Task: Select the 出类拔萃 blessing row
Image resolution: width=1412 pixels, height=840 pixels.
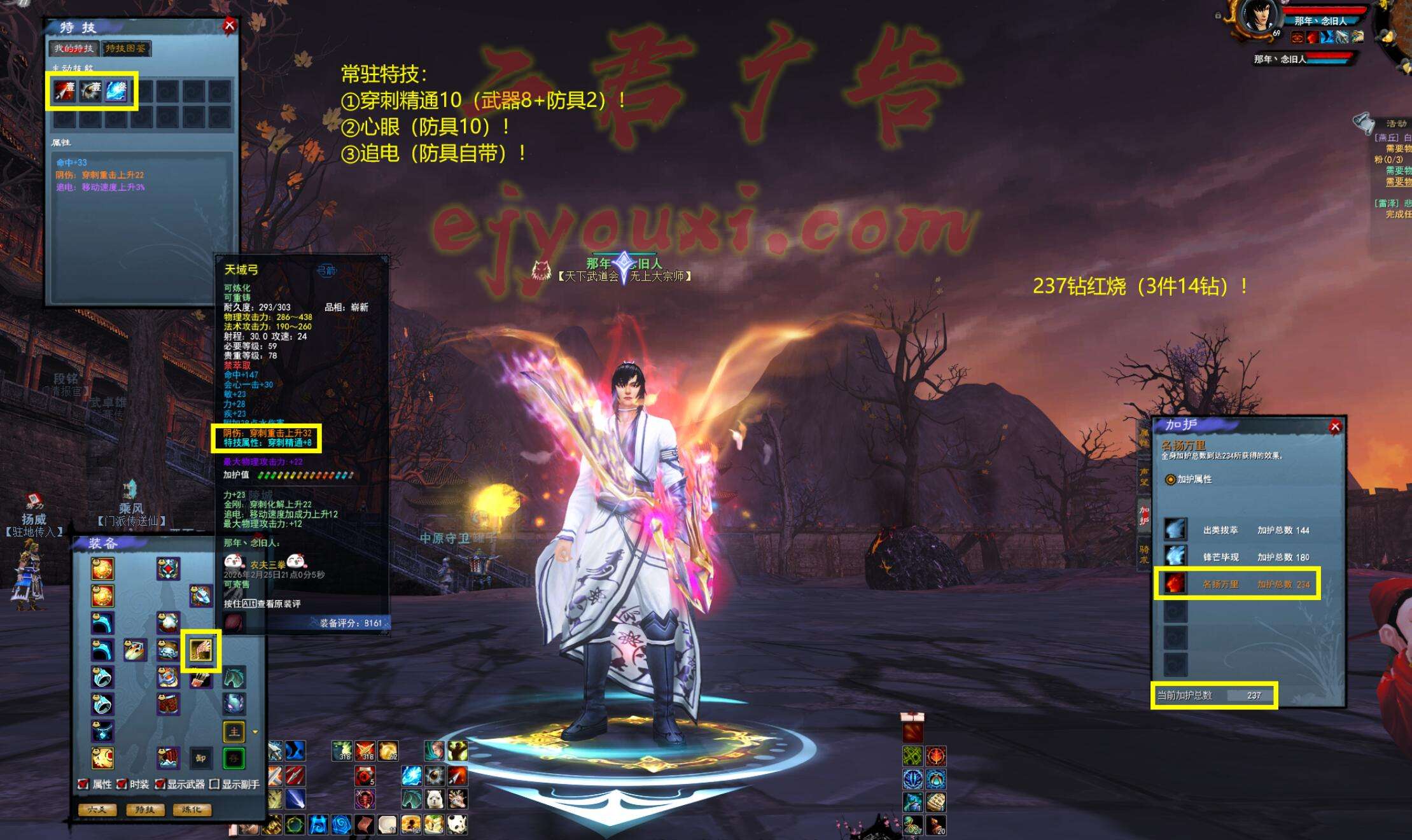Action: [1236, 529]
